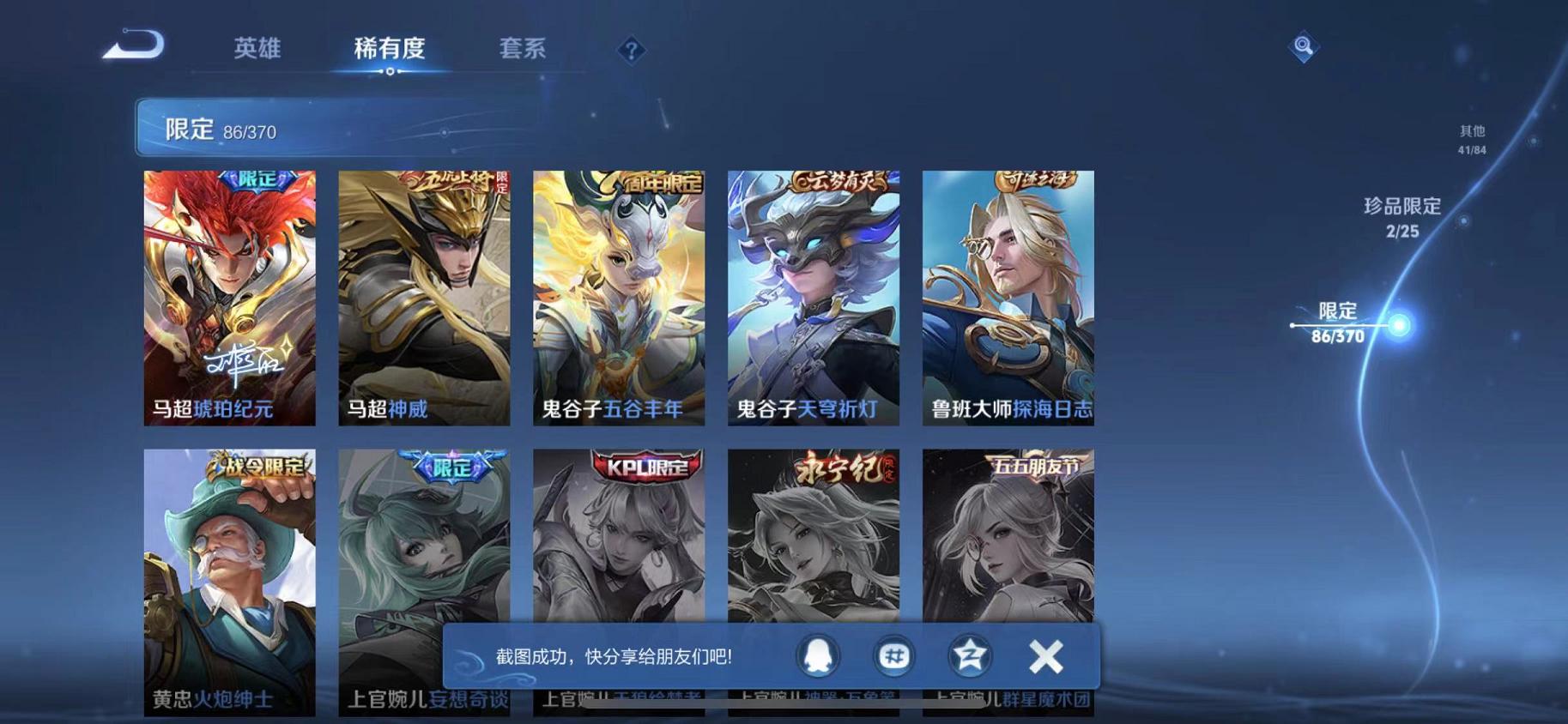The height and width of the screenshot is (724, 1568).
Task: Open the help question mark icon
Action: click(x=632, y=50)
